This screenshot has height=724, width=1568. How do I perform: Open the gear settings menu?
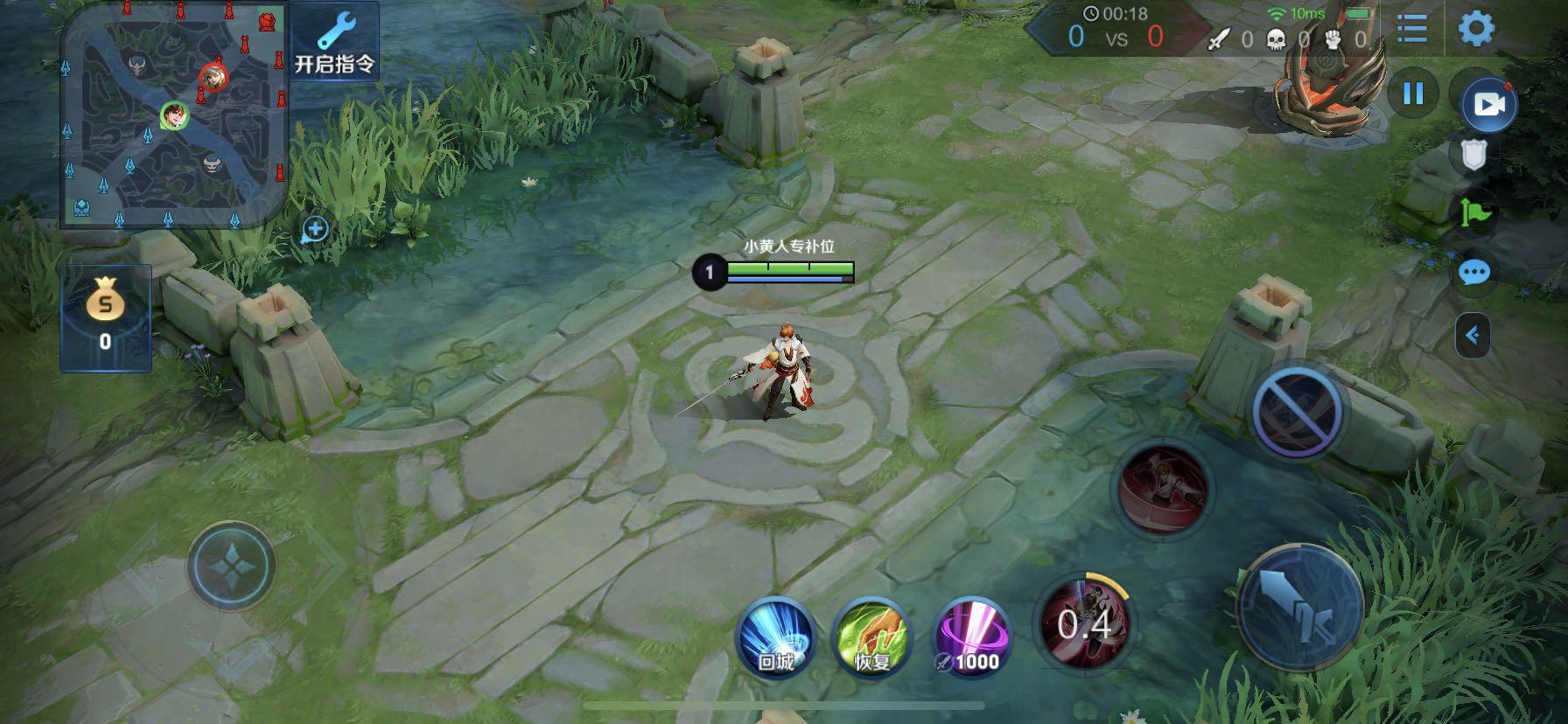point(1476,29)
